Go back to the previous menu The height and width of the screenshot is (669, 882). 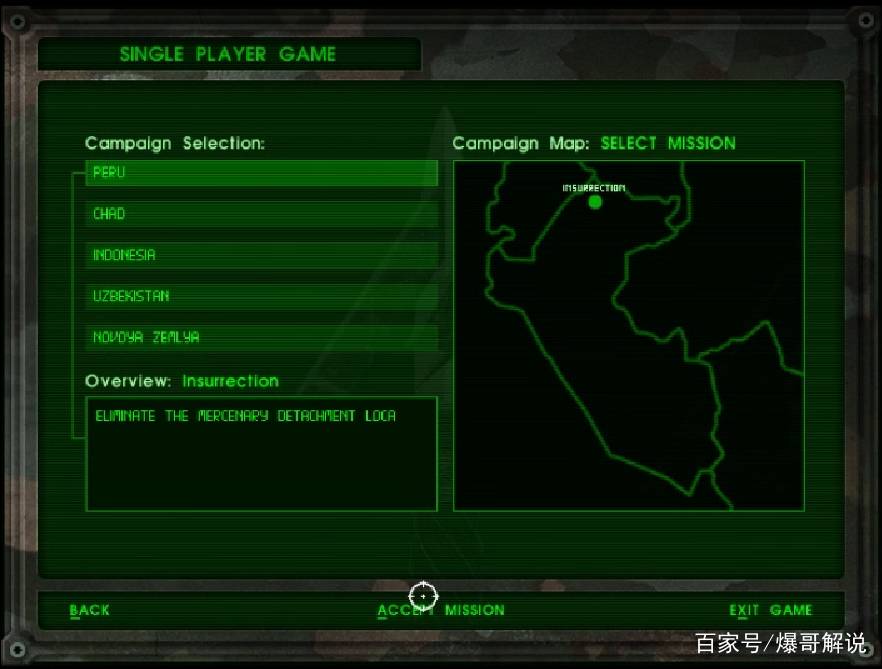90,610
